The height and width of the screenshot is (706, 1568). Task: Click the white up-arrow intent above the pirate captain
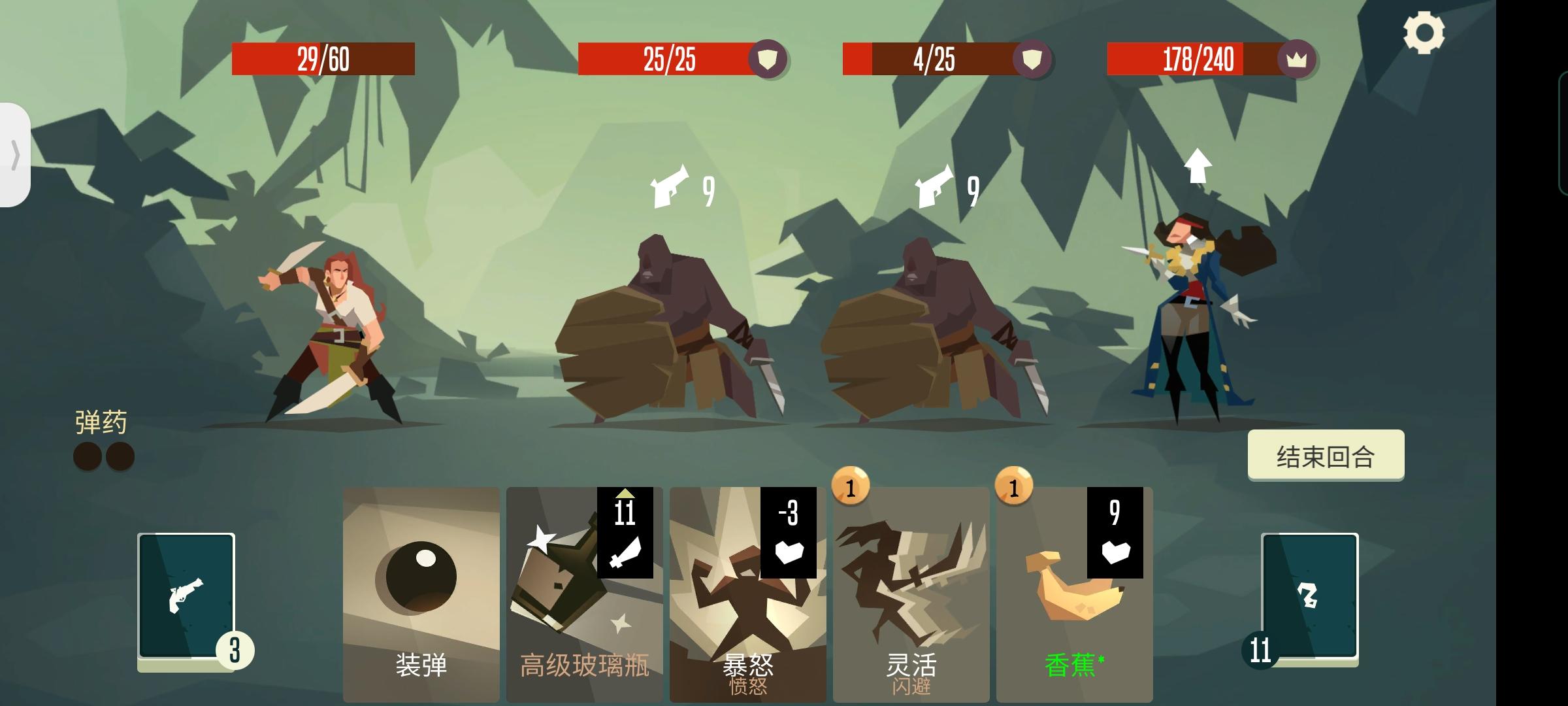point(1198,165)
